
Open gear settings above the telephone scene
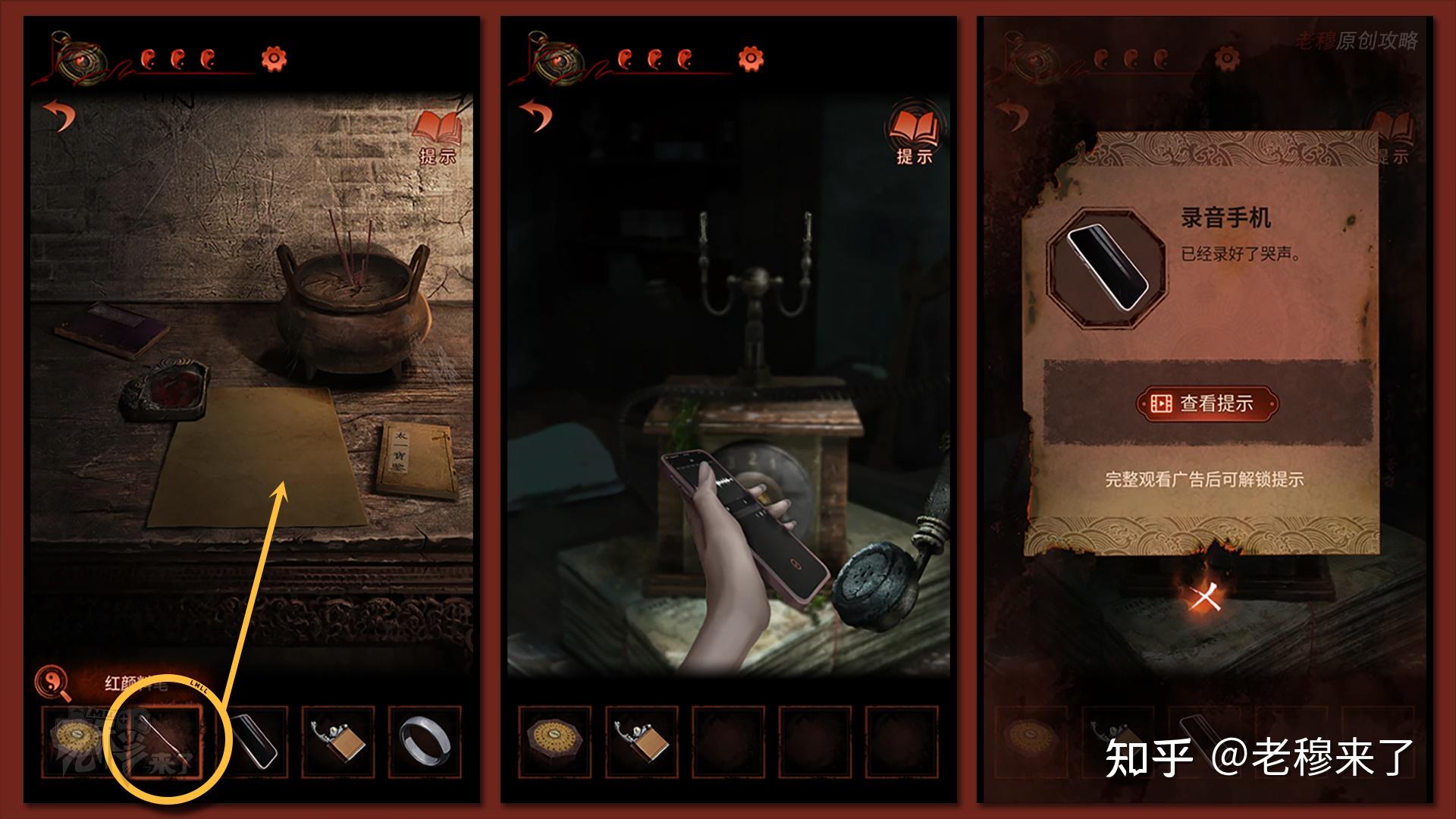click(x=750, y=58)
